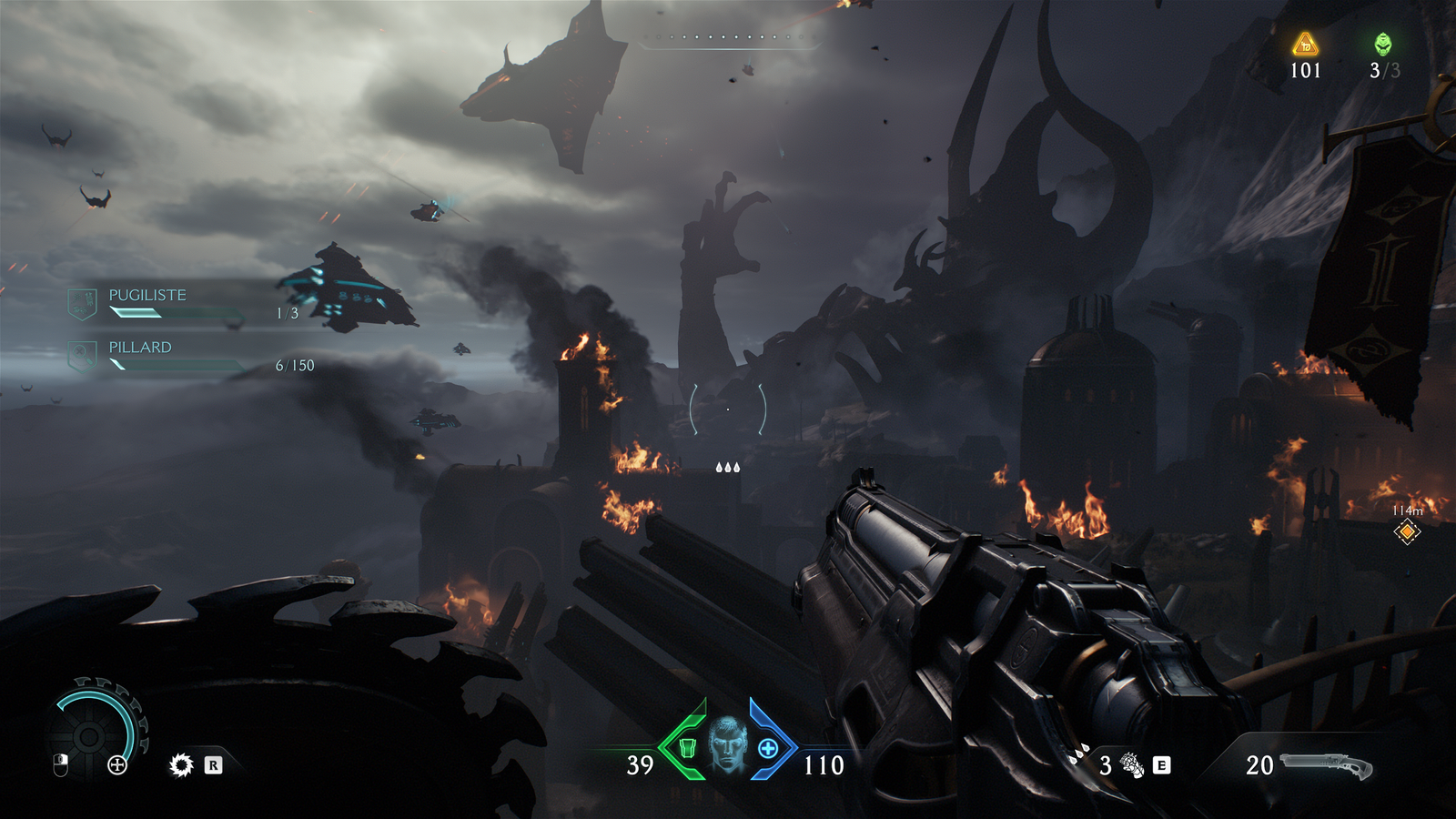
Task: Activate the gauntlet melee icon
Action: click(1132, 765)
